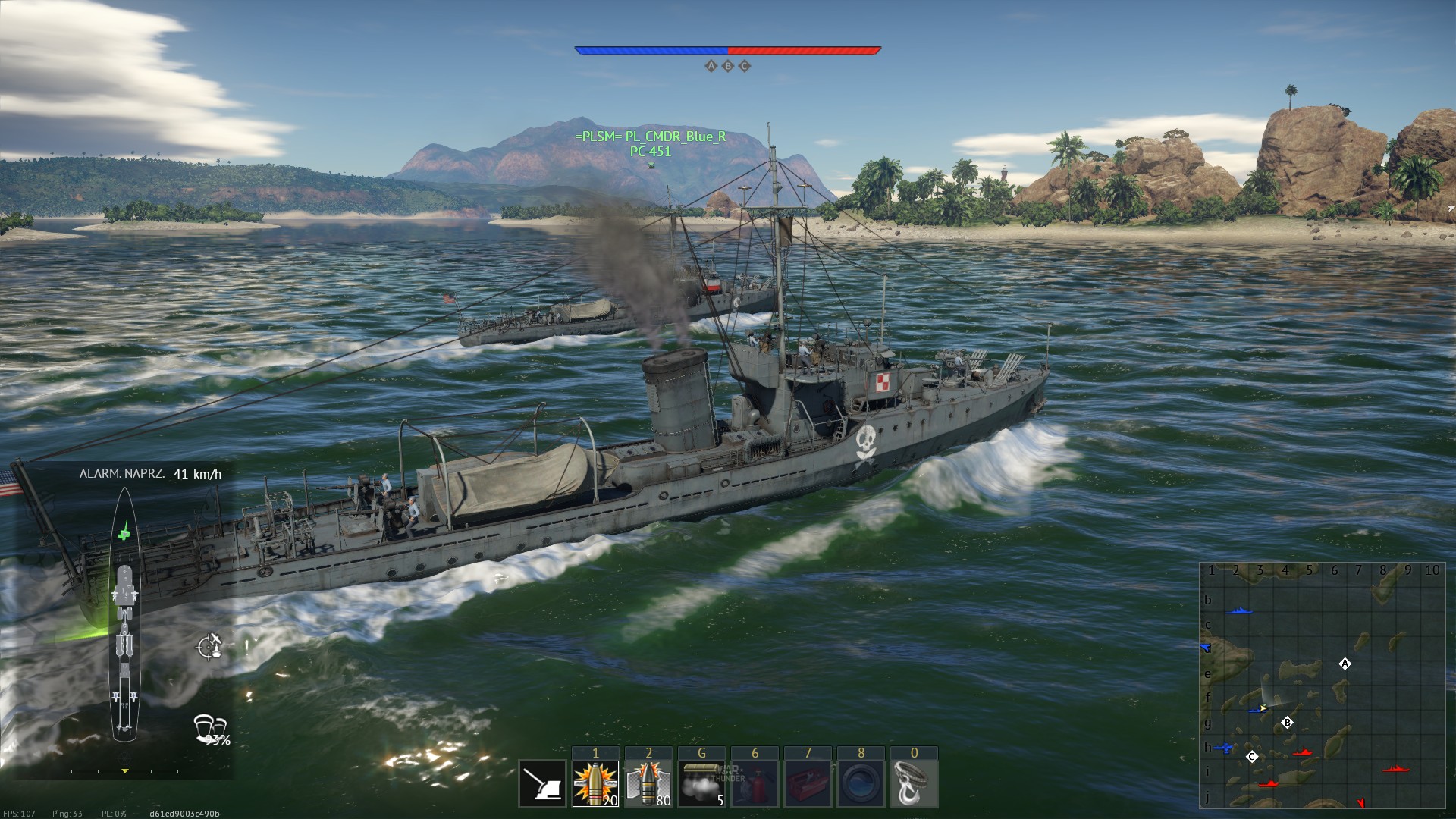The width and height of the screenshot is (1456, 819).
Task: Click capture point A on the minimap
Action: click(1345, 664)
